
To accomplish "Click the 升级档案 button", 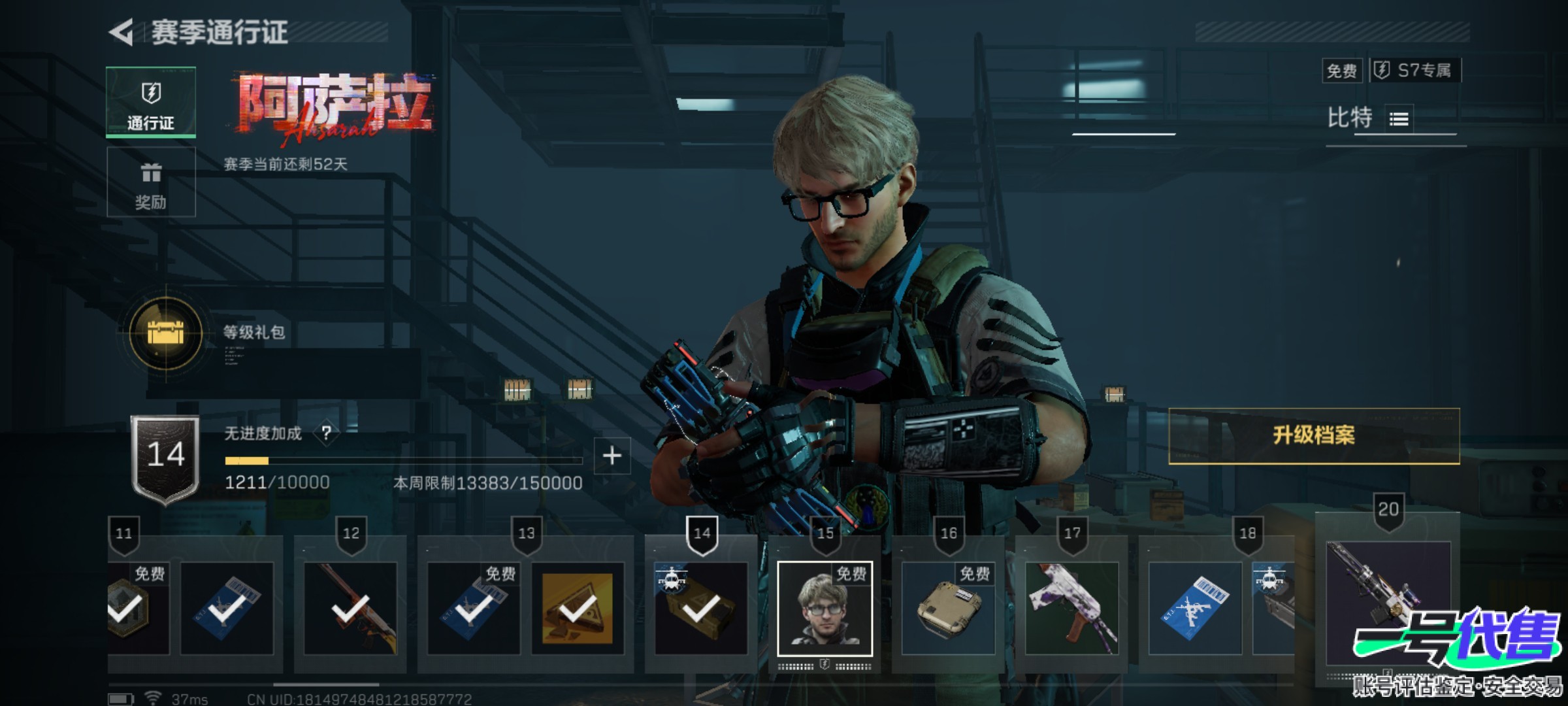I will (1313, 435).
